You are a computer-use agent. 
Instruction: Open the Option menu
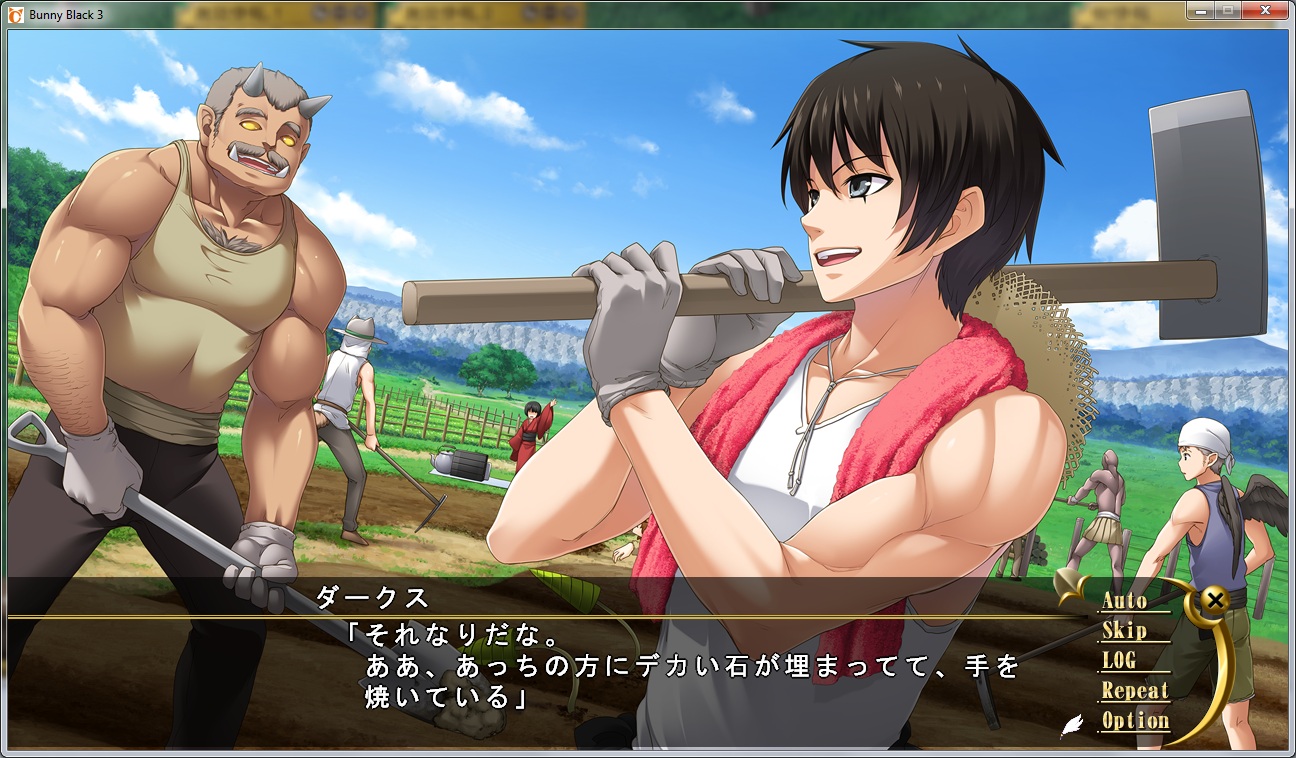tap(1135, 721)
